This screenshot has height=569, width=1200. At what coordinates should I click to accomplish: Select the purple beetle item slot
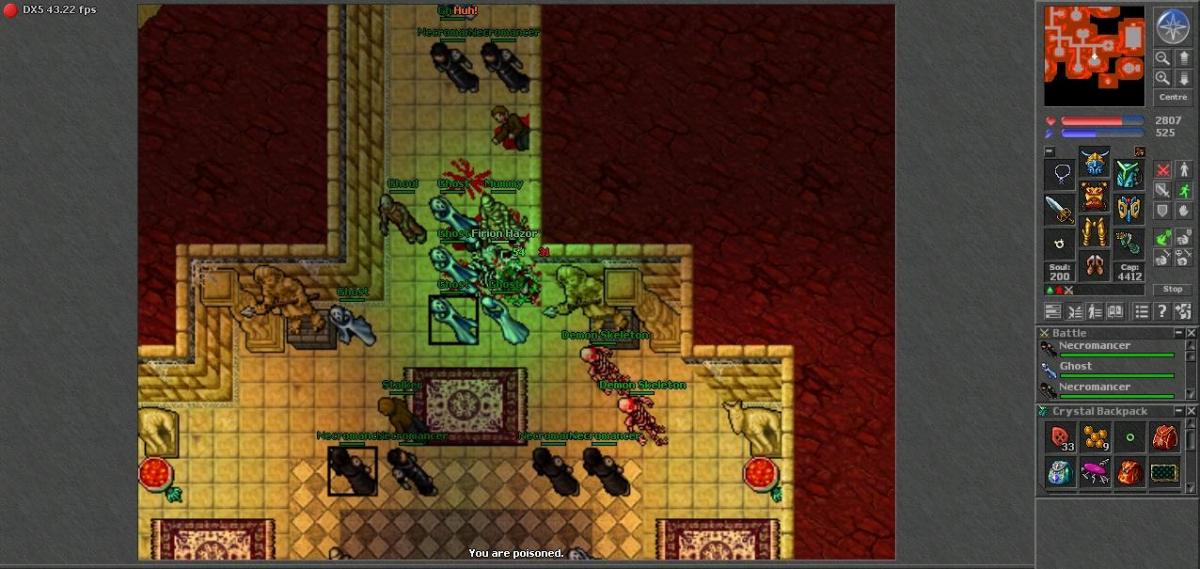click(x=1095, y=472)
